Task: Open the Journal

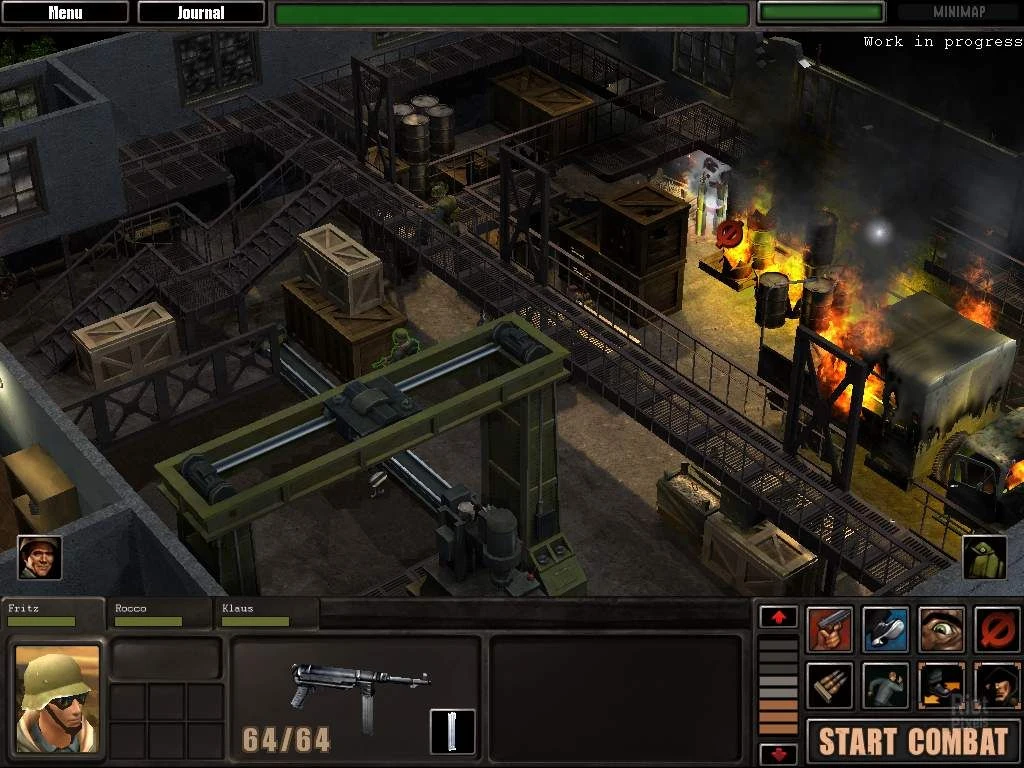Action: coord(201,13)
